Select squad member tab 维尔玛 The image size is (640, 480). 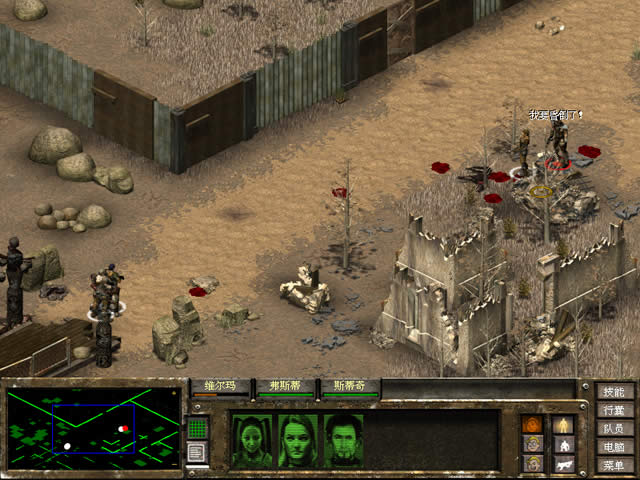[220, 387]
